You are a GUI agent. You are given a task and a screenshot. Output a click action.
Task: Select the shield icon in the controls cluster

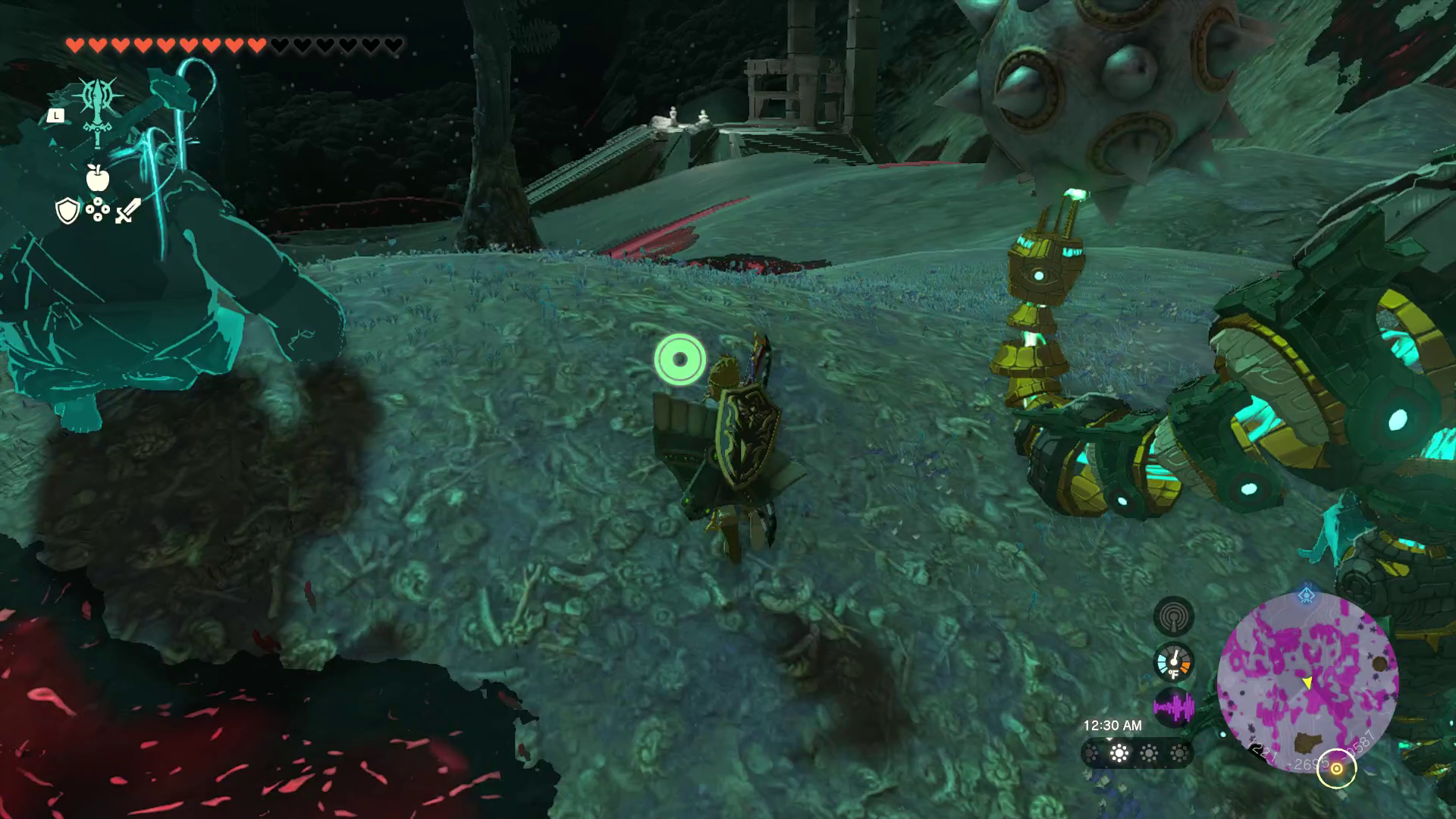[x=67, y=212]
